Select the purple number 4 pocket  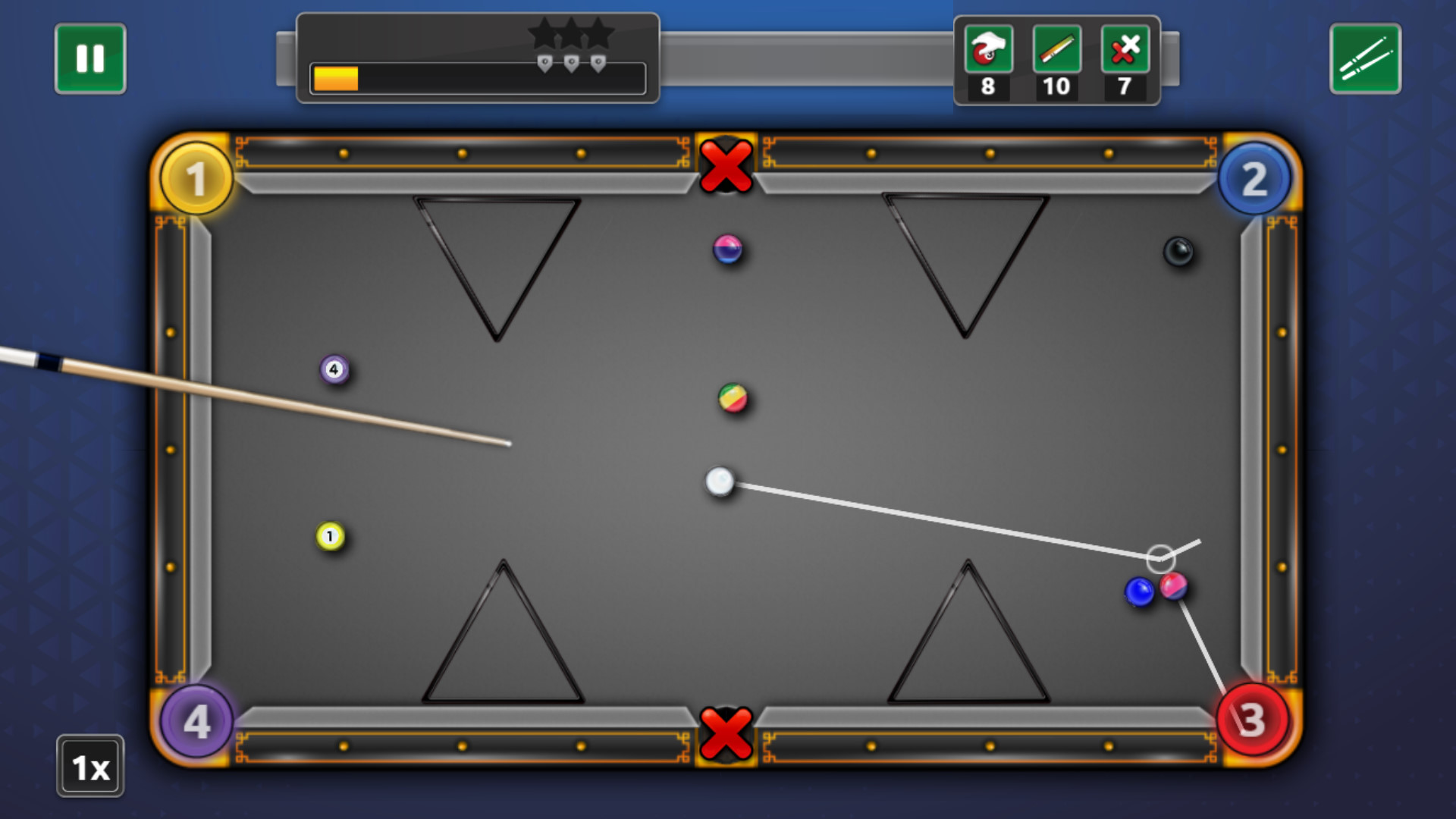[x=198, y=720]
